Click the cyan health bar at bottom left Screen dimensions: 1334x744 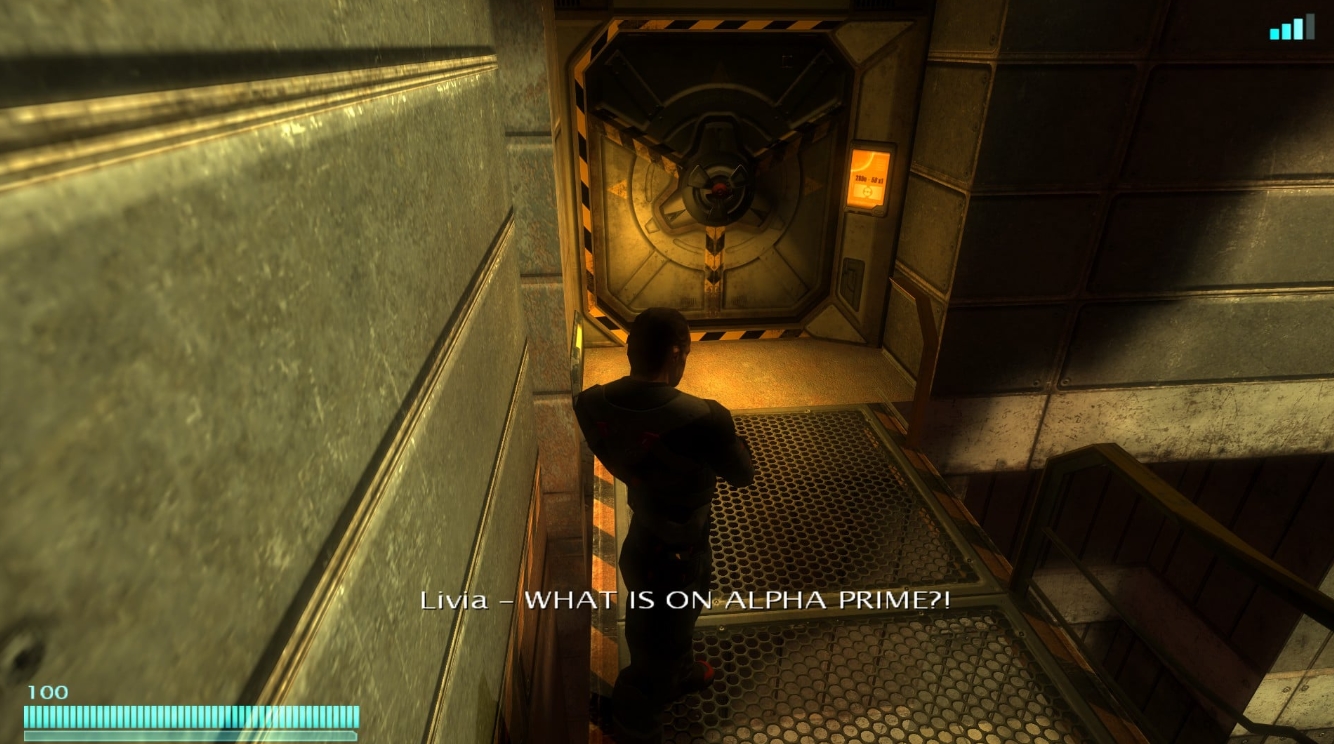[x=190, y=716]
